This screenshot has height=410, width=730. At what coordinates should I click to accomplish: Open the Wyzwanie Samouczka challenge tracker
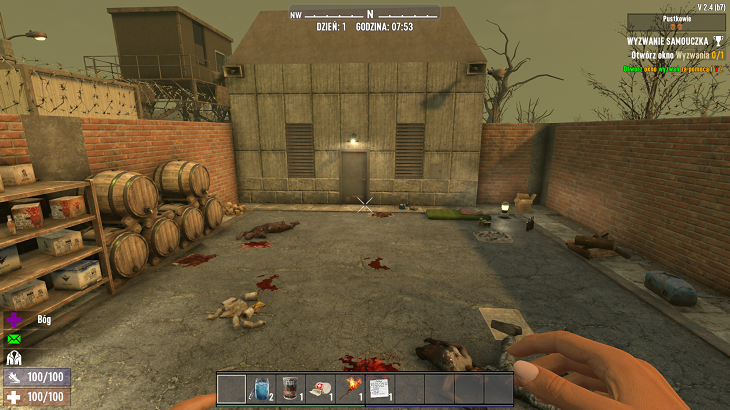[x=668, y=41]
